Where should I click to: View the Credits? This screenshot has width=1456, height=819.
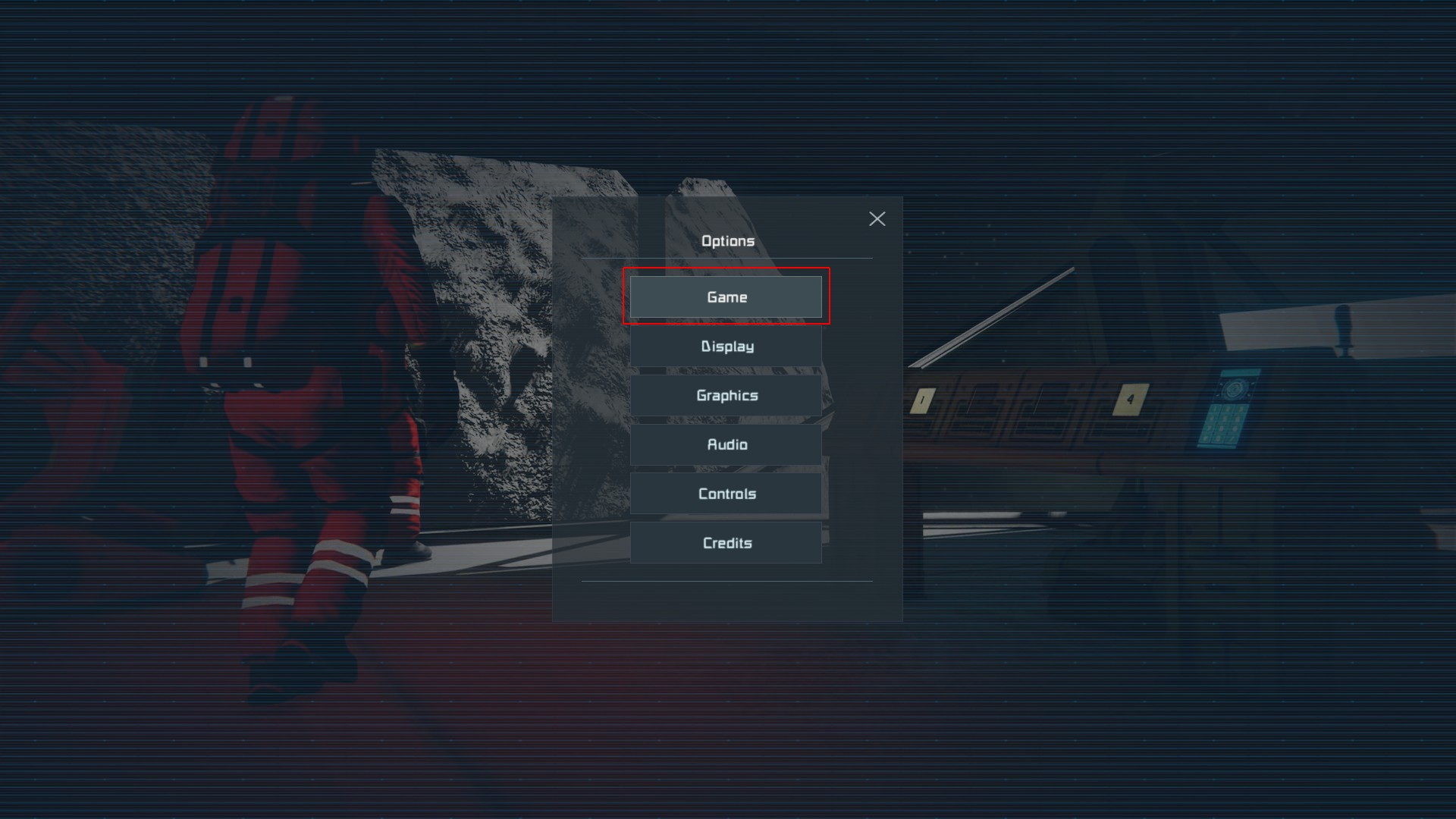(x=726, y=543)
